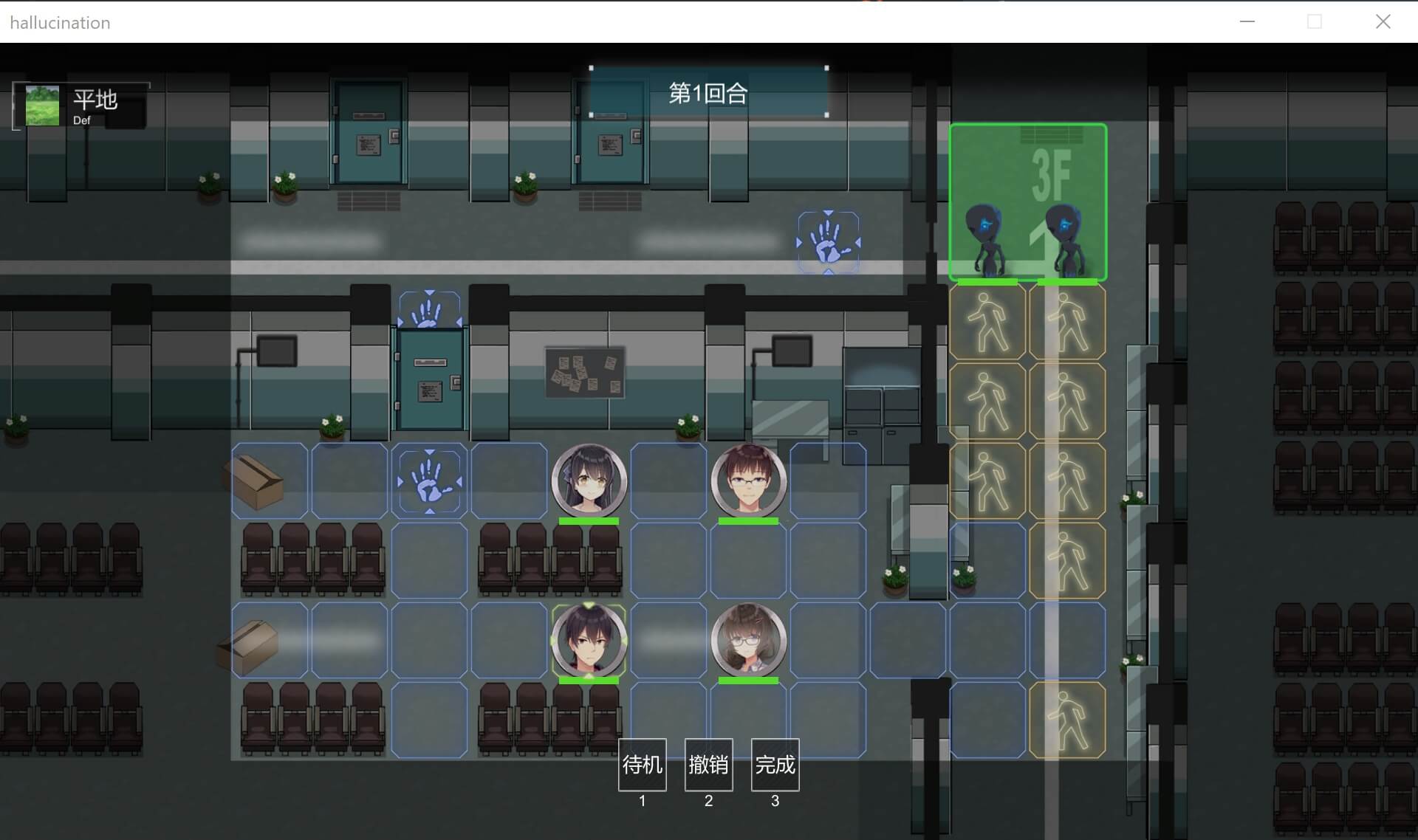Select the male protagonist portrait in bottom row
Image resolution: width=1418 pixels, height=840 pixels.
click(x=589, y=639)
